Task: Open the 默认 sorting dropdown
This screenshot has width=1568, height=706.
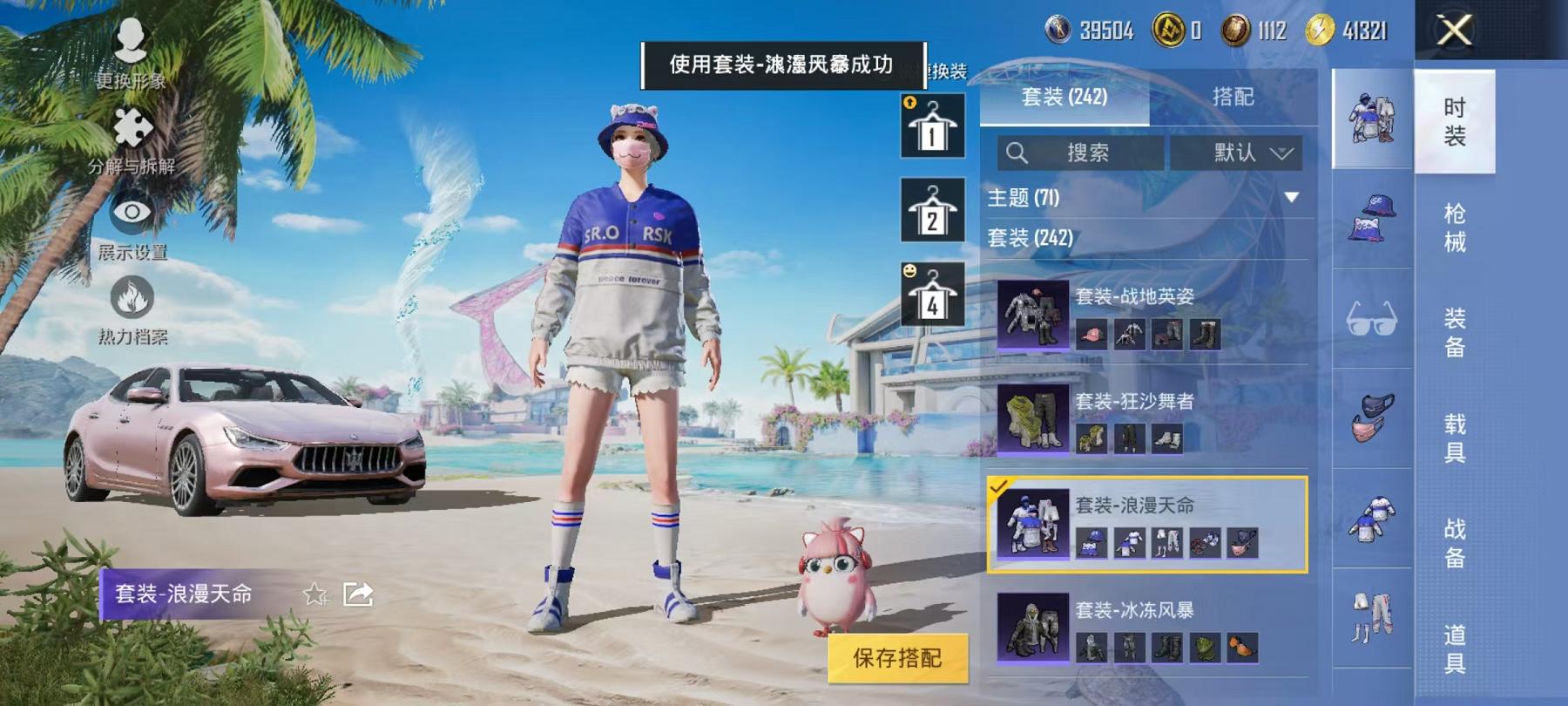Action: pyautogui.click(x=1237, y=153)
